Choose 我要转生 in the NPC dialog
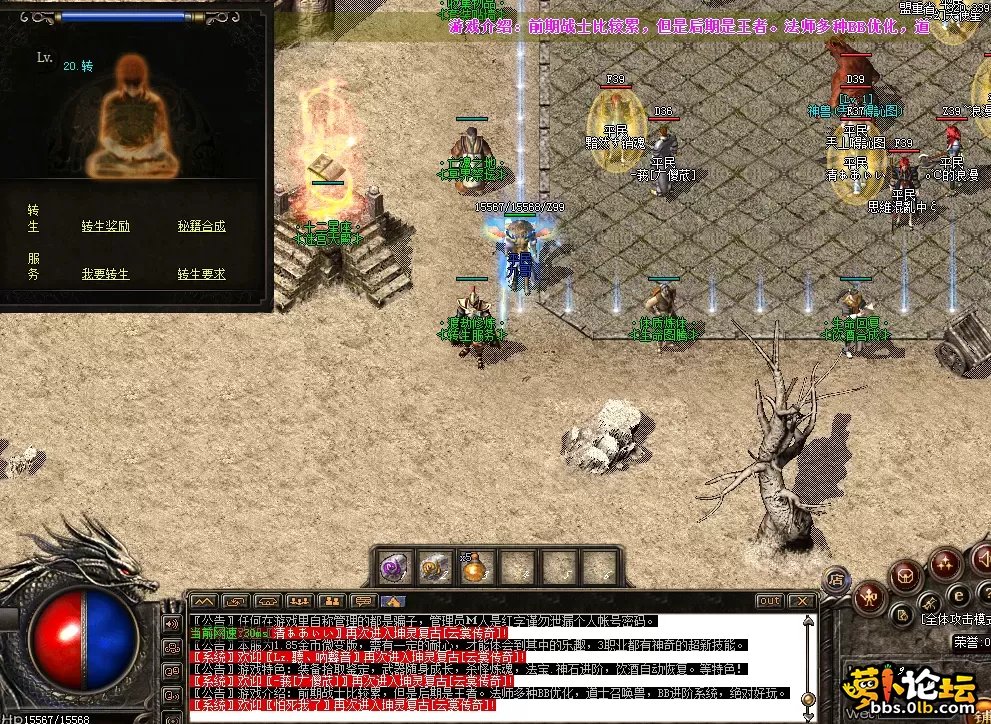Image resolution: width=991 pixels, height=724 pixels. [x=105, y=274]
